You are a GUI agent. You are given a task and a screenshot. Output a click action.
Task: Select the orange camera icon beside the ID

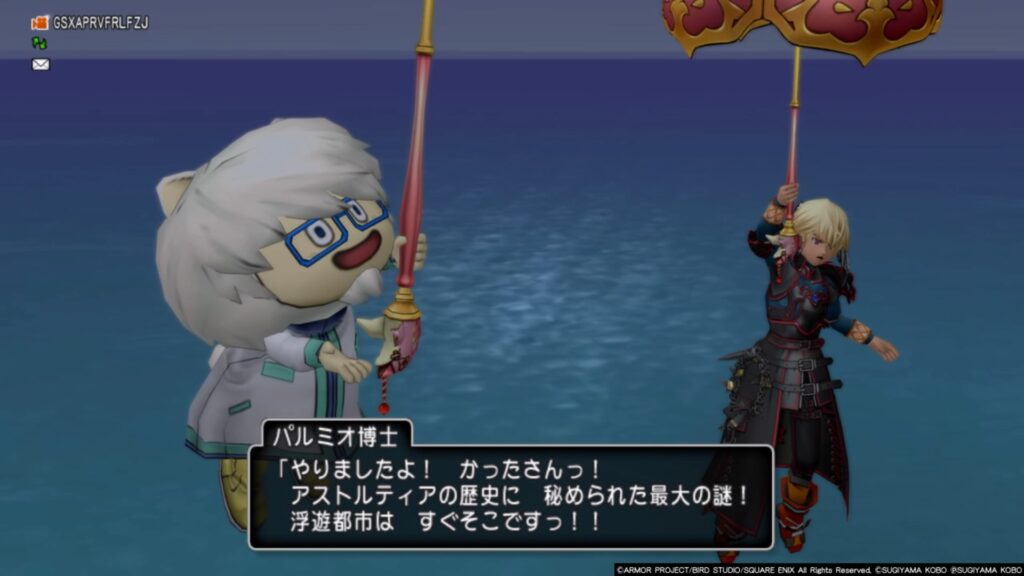(40, 22)
